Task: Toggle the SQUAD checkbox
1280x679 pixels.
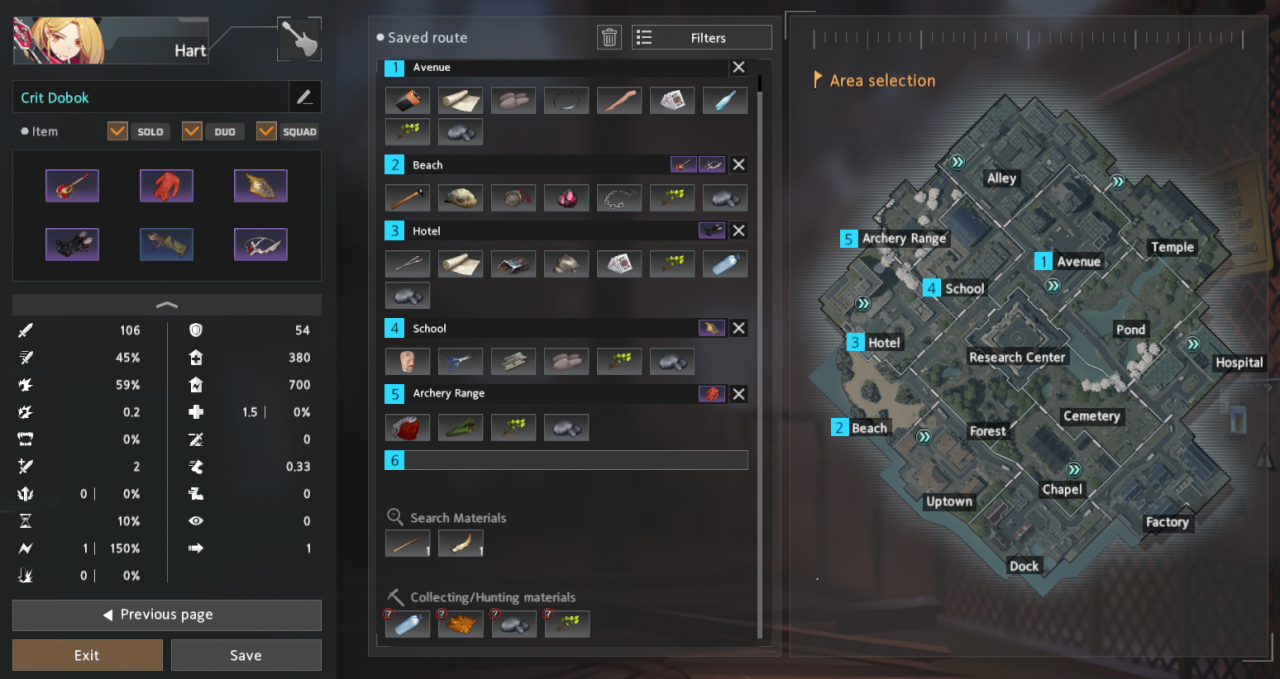Action: [266, 131]
